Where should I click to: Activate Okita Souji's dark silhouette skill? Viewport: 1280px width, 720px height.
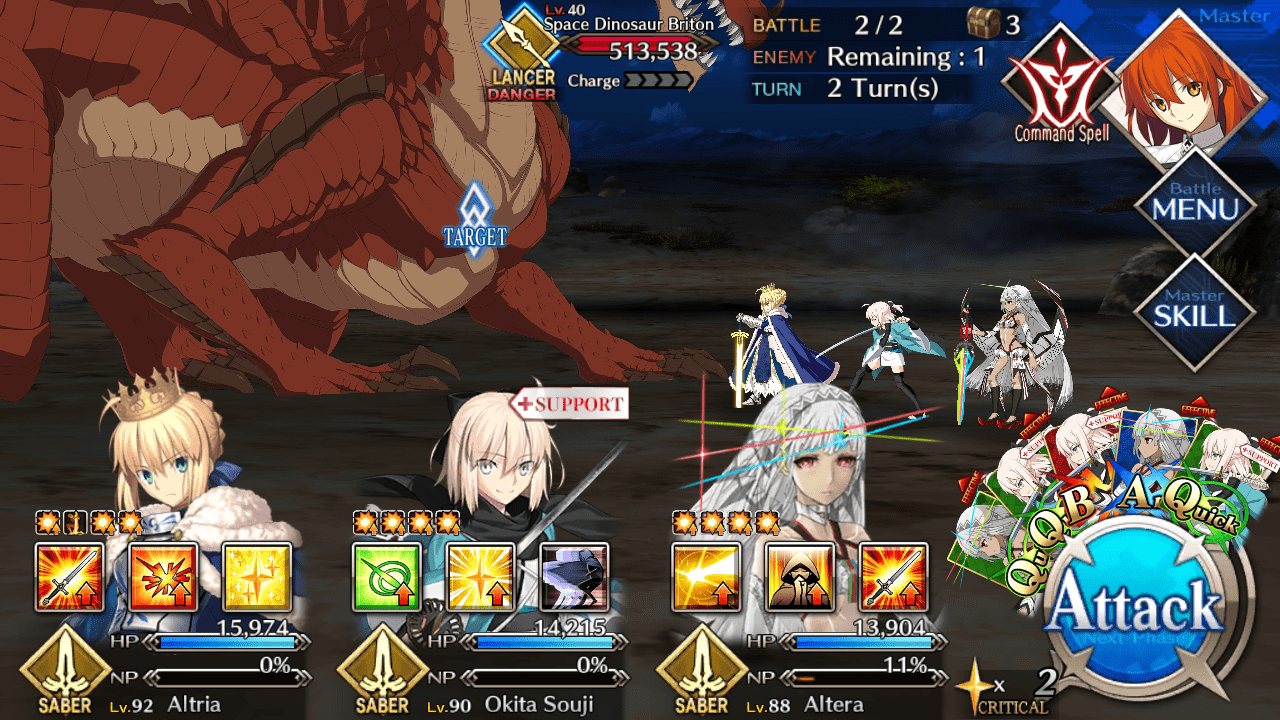tap(574, 577)
